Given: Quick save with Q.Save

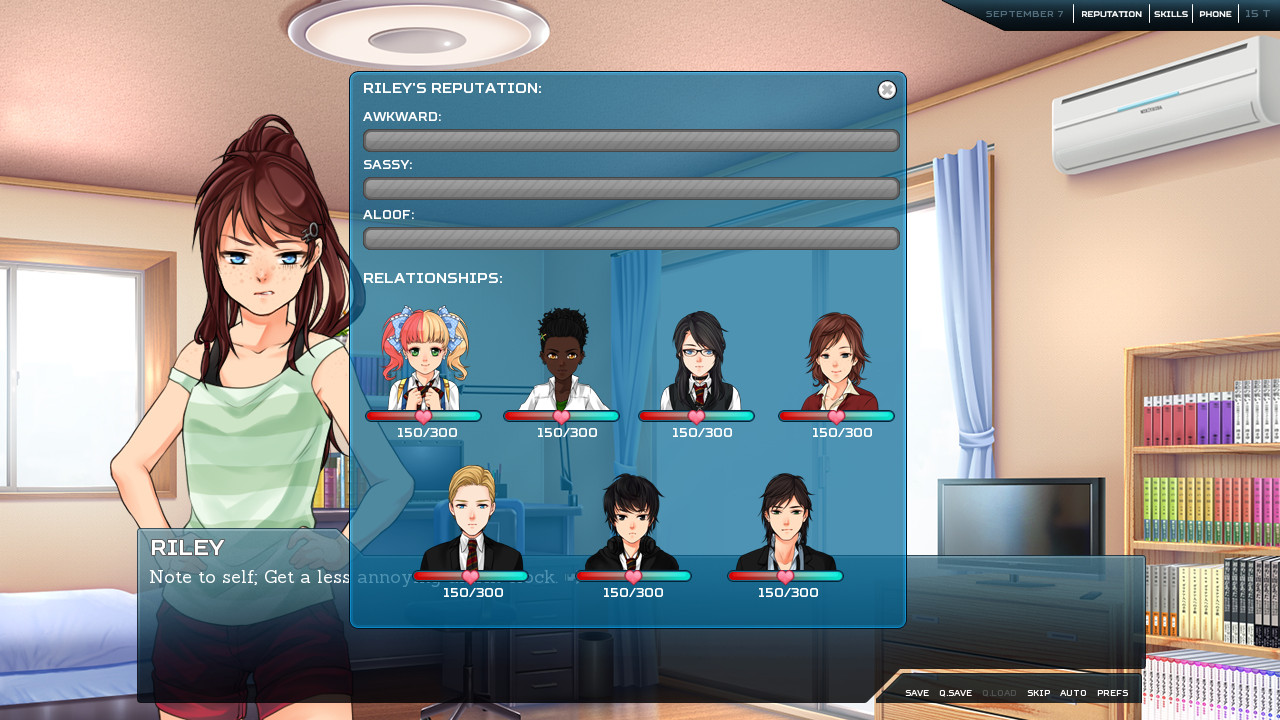Looking at the screenshot, I should coord(955,693).
